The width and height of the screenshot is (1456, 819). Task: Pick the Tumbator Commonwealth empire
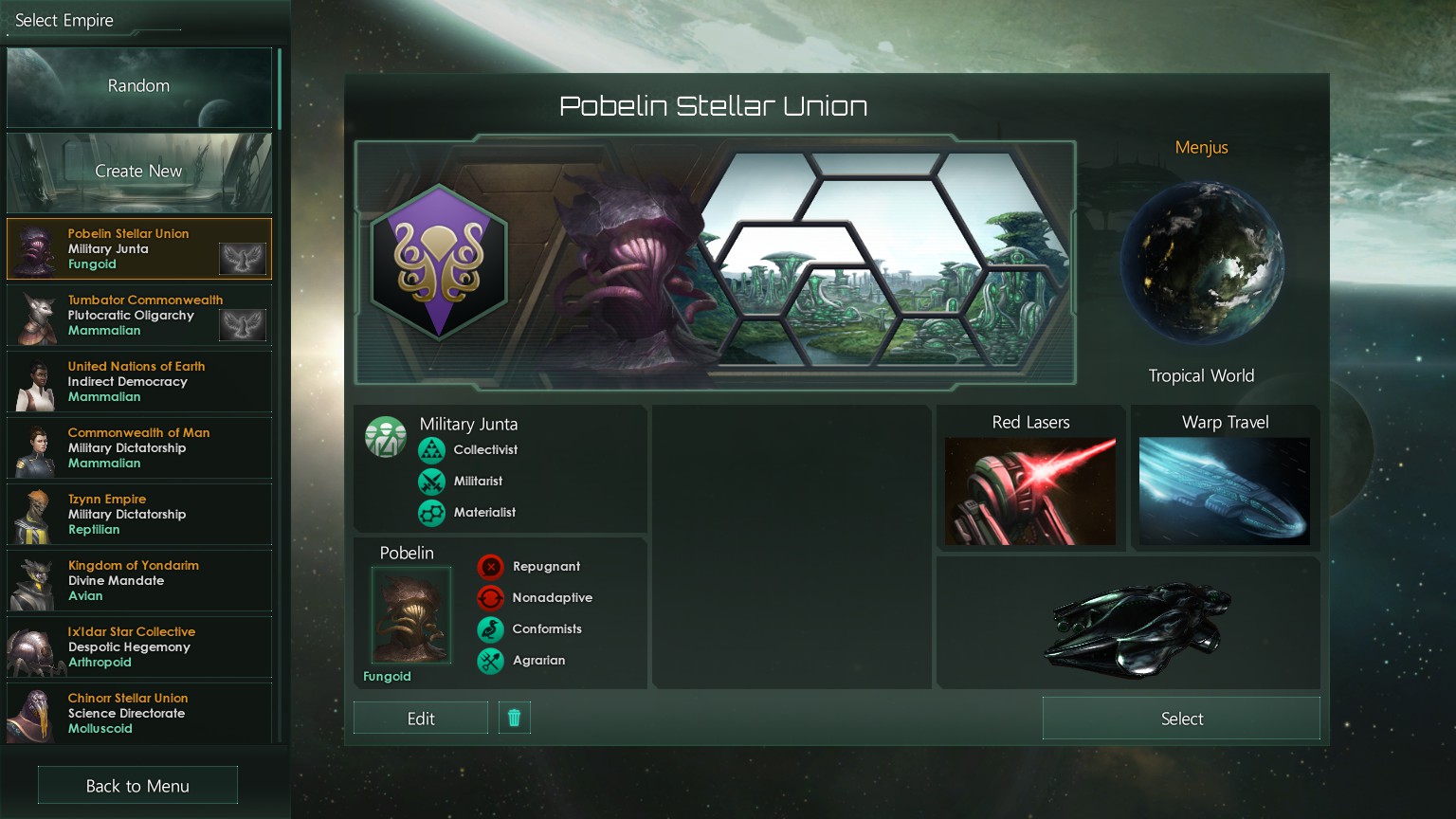(x=138, y=316)
